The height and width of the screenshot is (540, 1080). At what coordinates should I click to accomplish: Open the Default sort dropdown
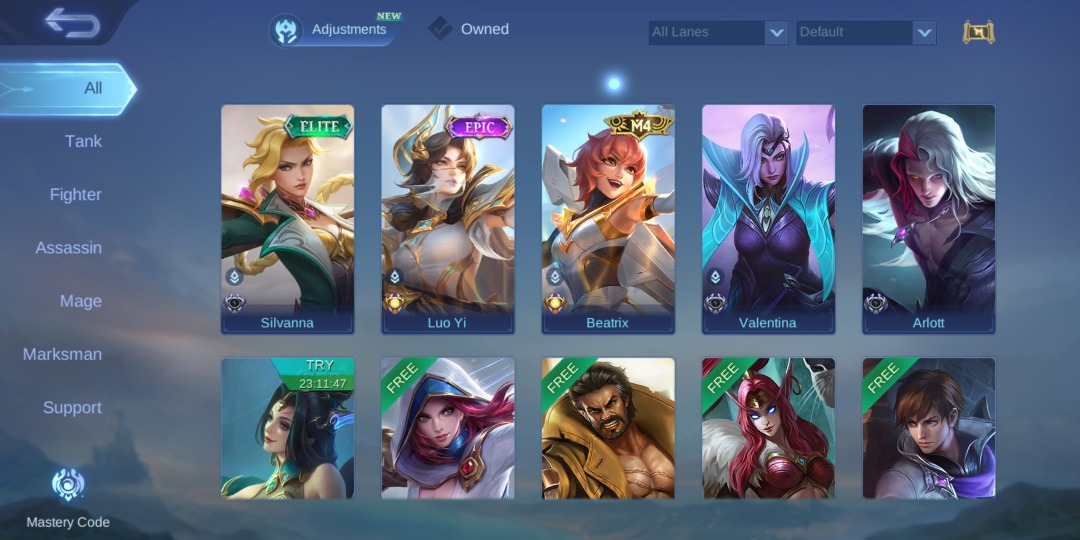(865, 32)
